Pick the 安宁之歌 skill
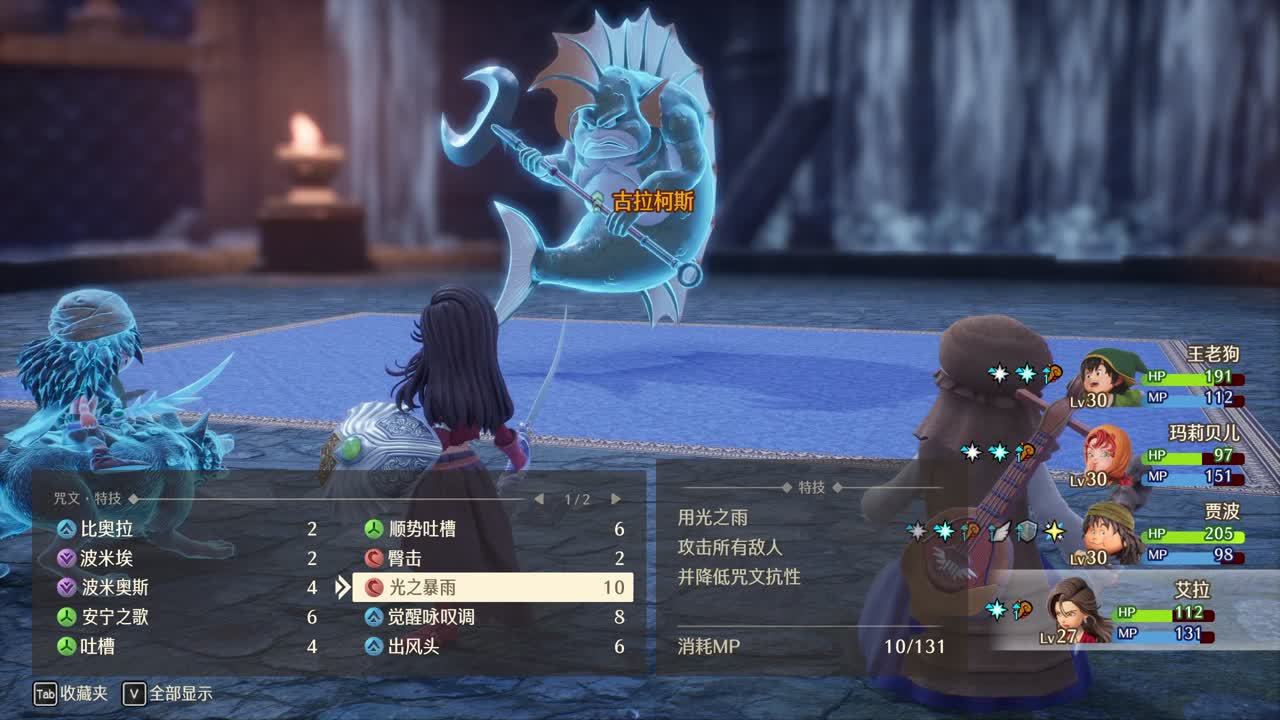Image resolution: width=1280 pixels, height=720 pixels. [x=114, y=617]
